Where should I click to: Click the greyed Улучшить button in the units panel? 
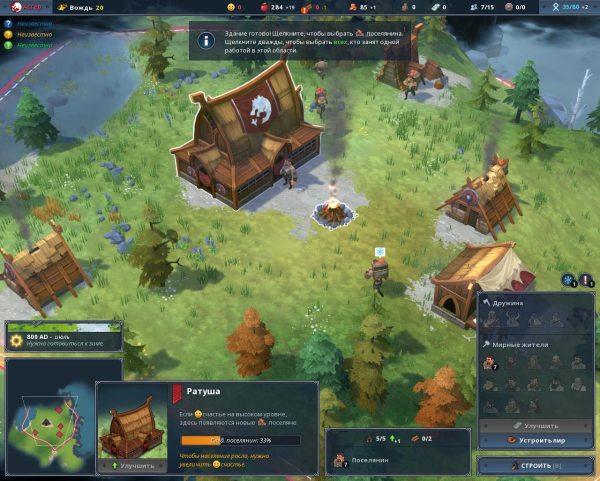click(x=536, y=424)
